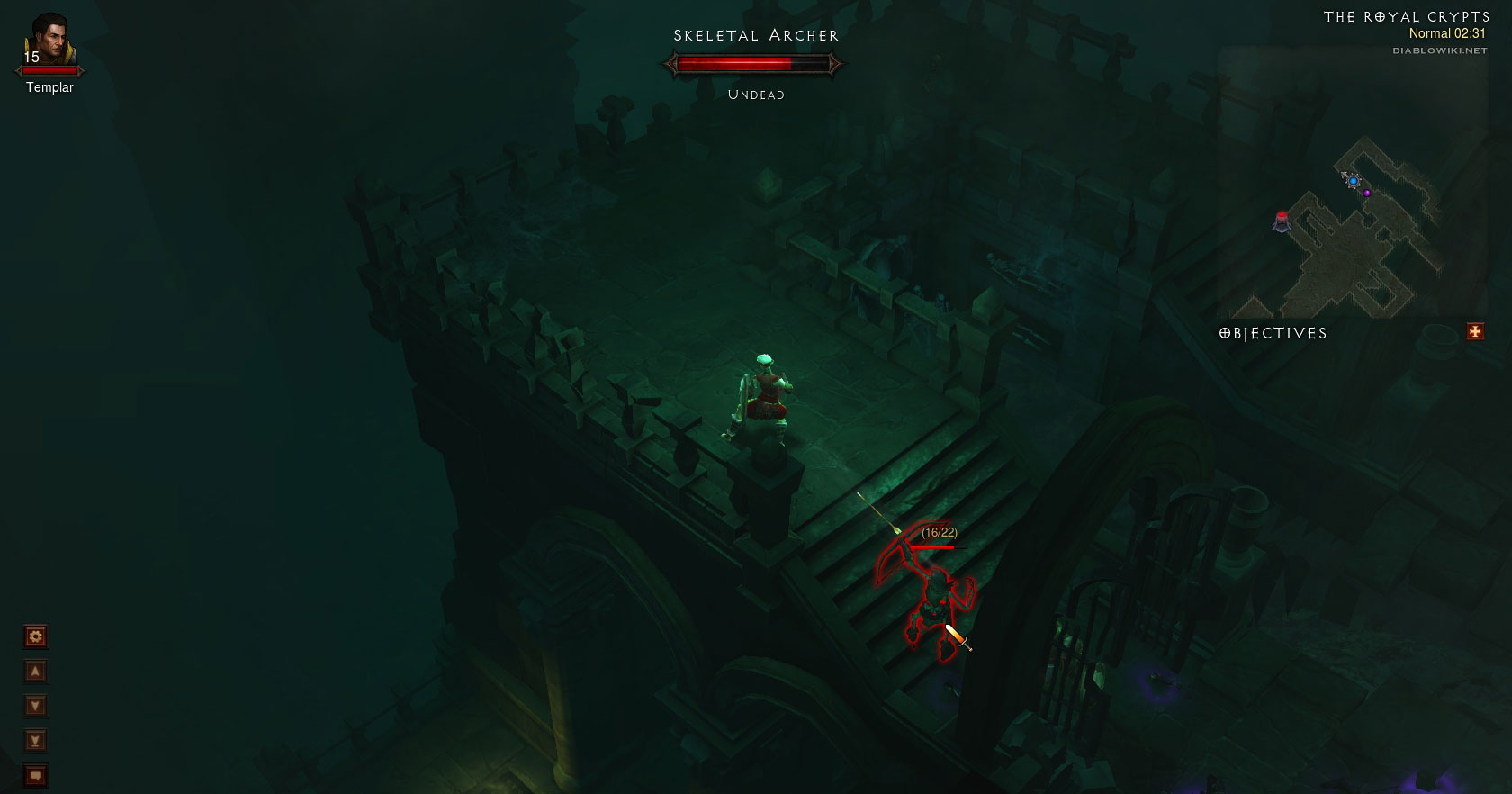
Task: Click the blue player marker on the minimap
Action: click(1354, 181)
